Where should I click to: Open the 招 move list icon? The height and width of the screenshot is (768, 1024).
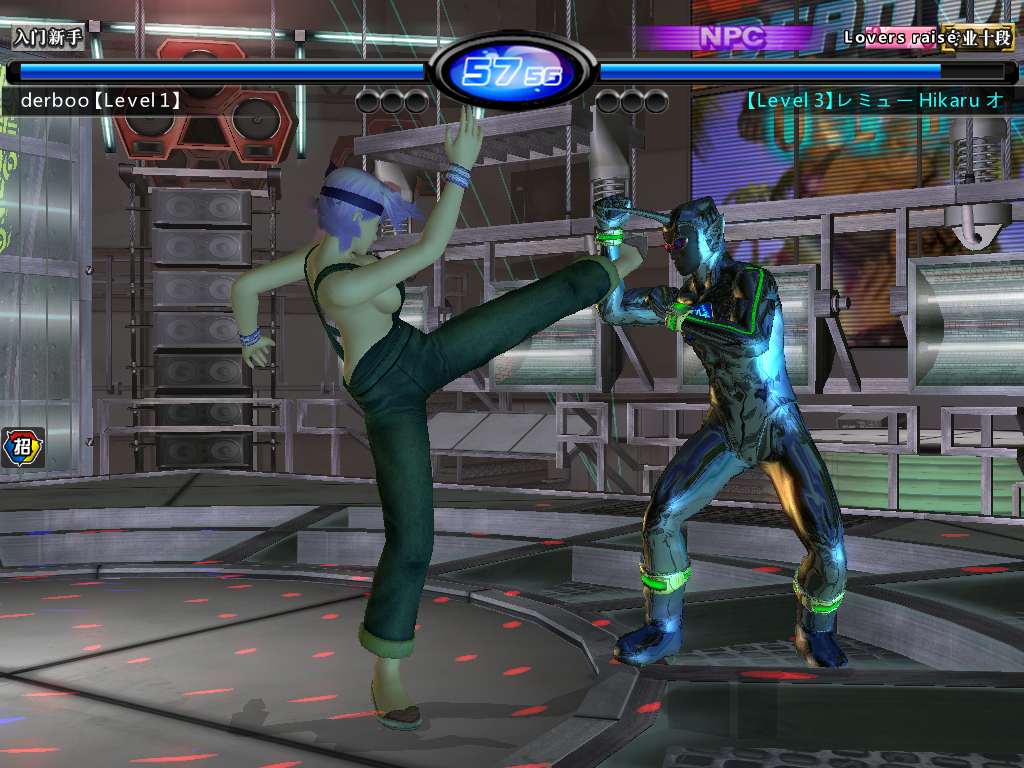(x=23, y=449)
